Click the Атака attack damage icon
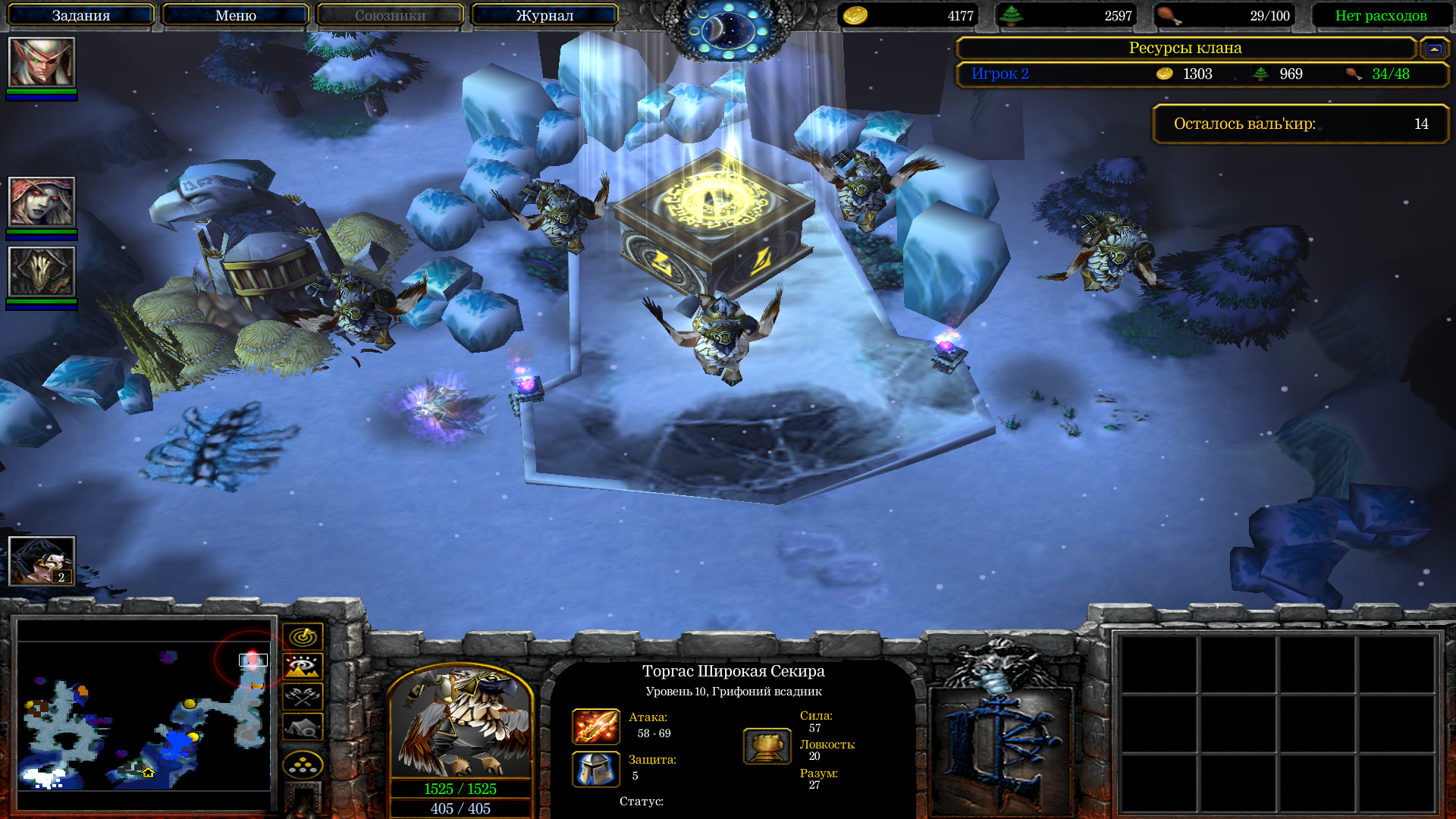The image size is (1456, 819). (x=595, y=726)
